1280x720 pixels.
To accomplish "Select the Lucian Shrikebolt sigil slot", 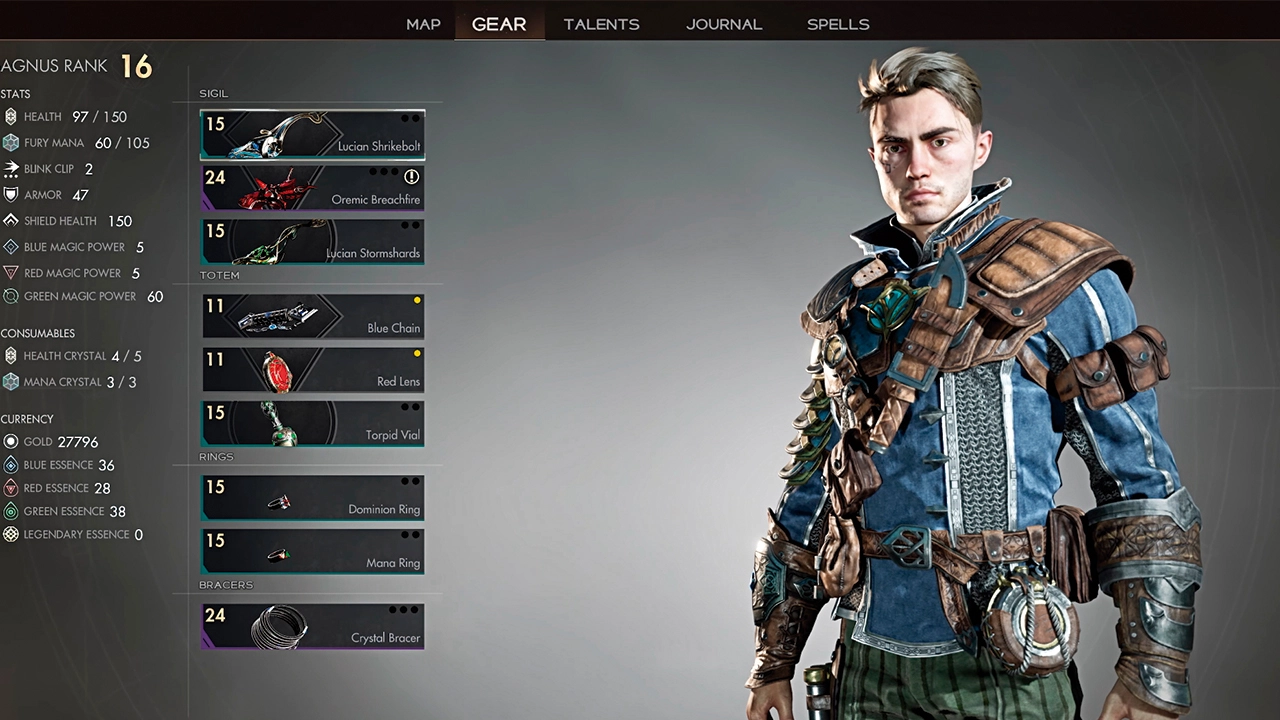I will pyautogui.click(x=312, y=135).
